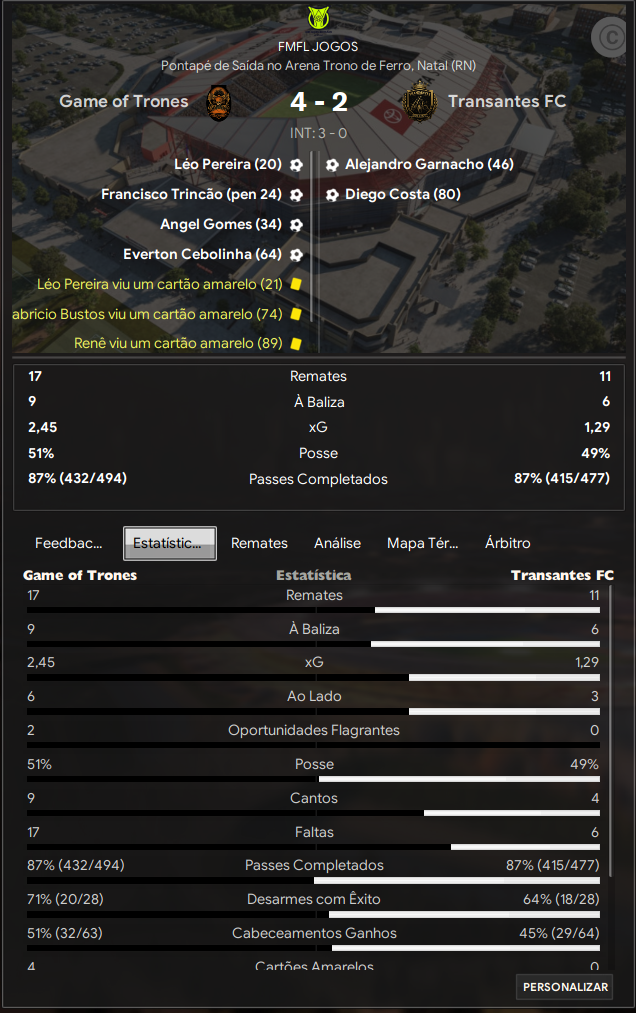This screenshot has width=636, height=1013.
Task: Show the Análise tab
Action: point(337,543)
